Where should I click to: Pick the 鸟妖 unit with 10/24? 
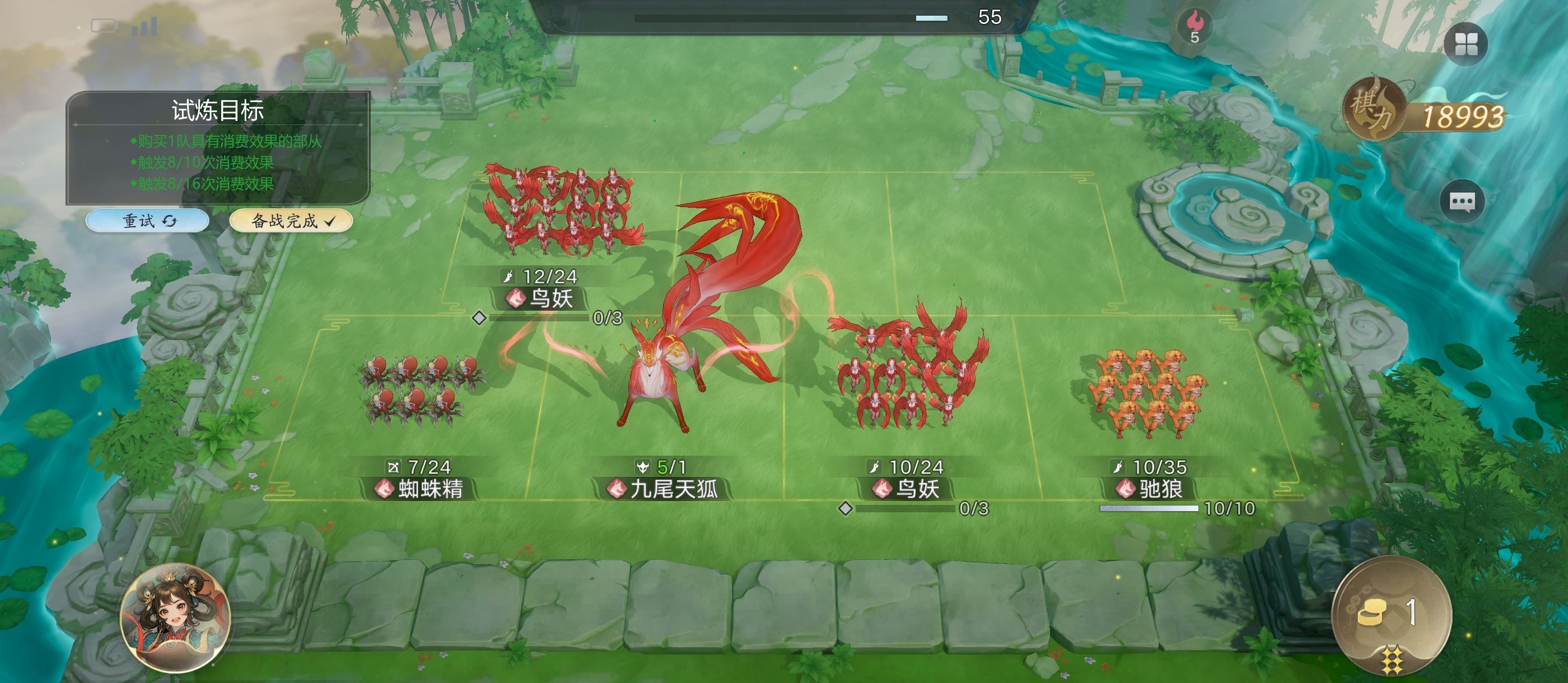point(908,488)
